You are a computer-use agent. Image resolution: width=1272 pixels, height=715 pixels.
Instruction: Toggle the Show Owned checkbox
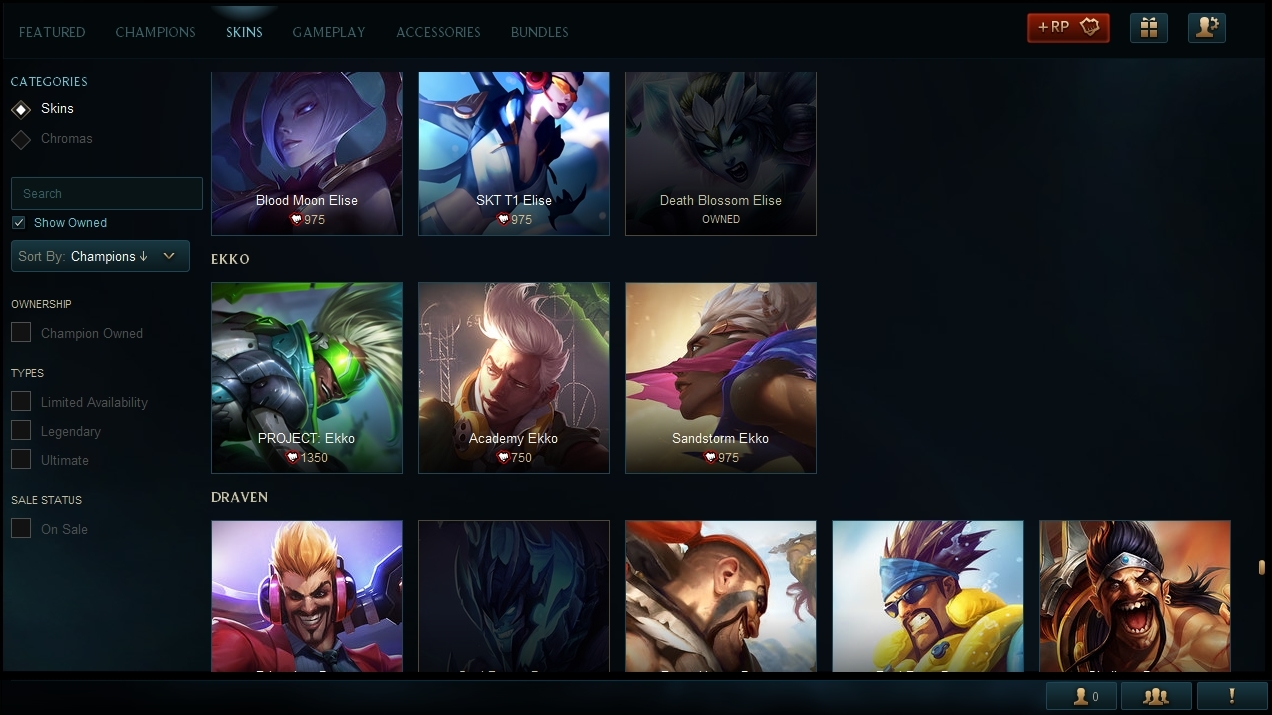tap(19, 223)
